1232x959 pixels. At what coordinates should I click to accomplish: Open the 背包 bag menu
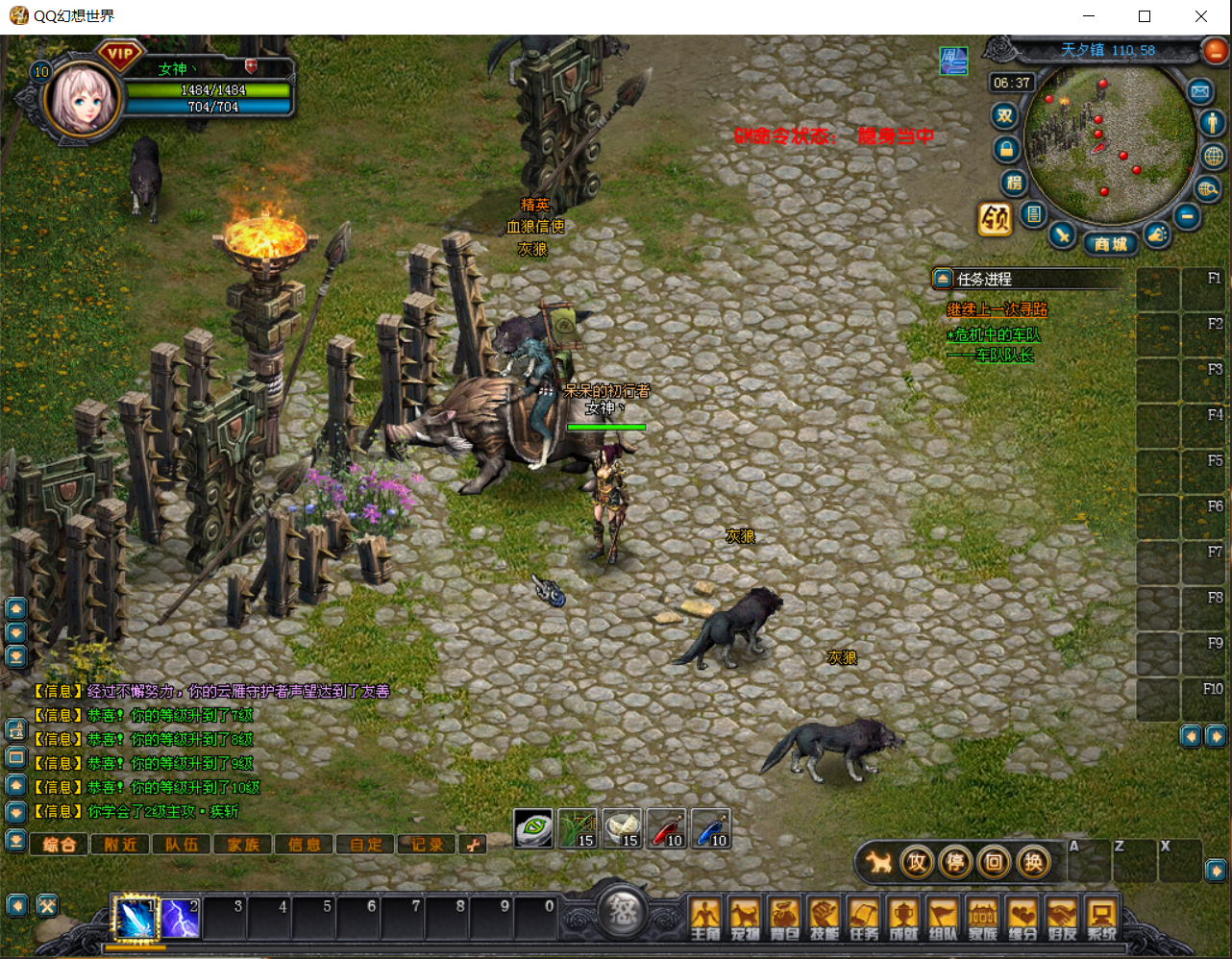pyautogui.click(x=784, y=918)
